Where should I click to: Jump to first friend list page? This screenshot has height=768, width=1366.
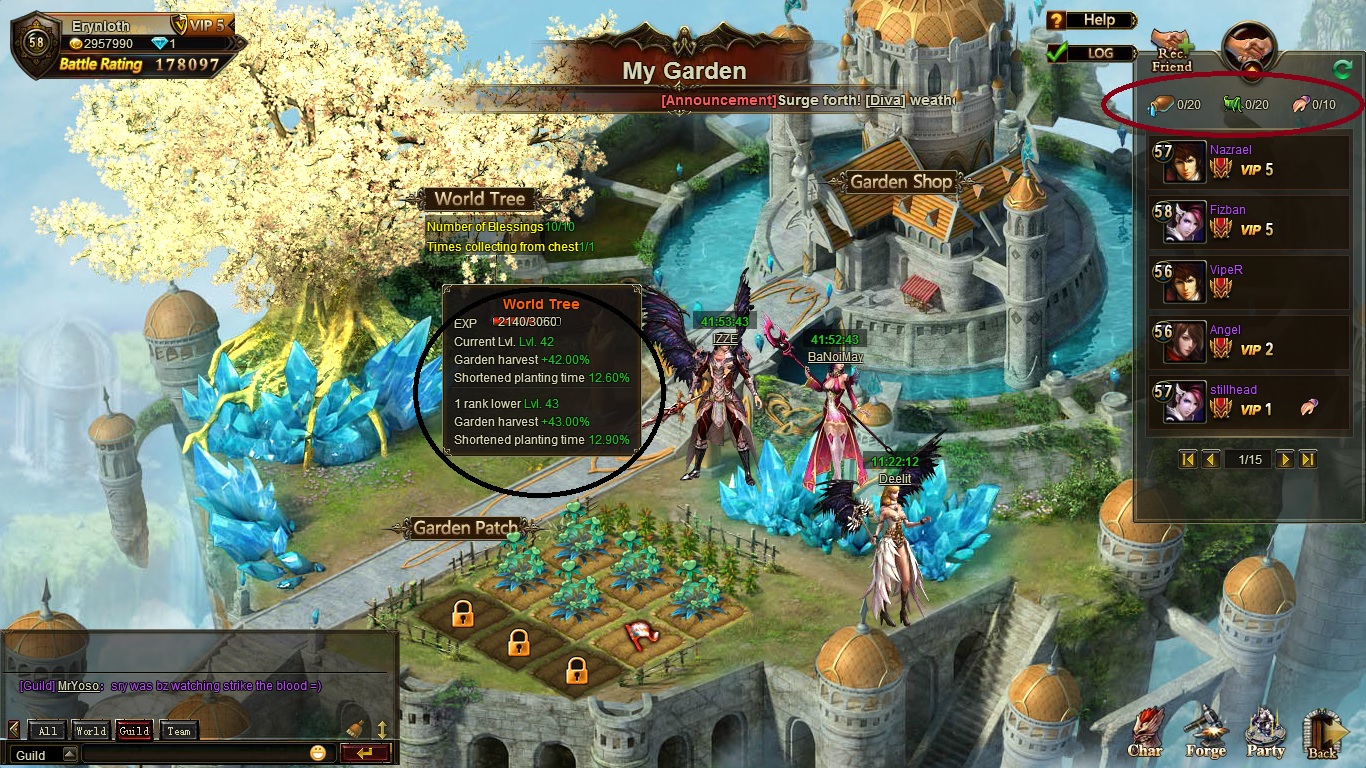pyautogui.click(x=1188, y=459)
